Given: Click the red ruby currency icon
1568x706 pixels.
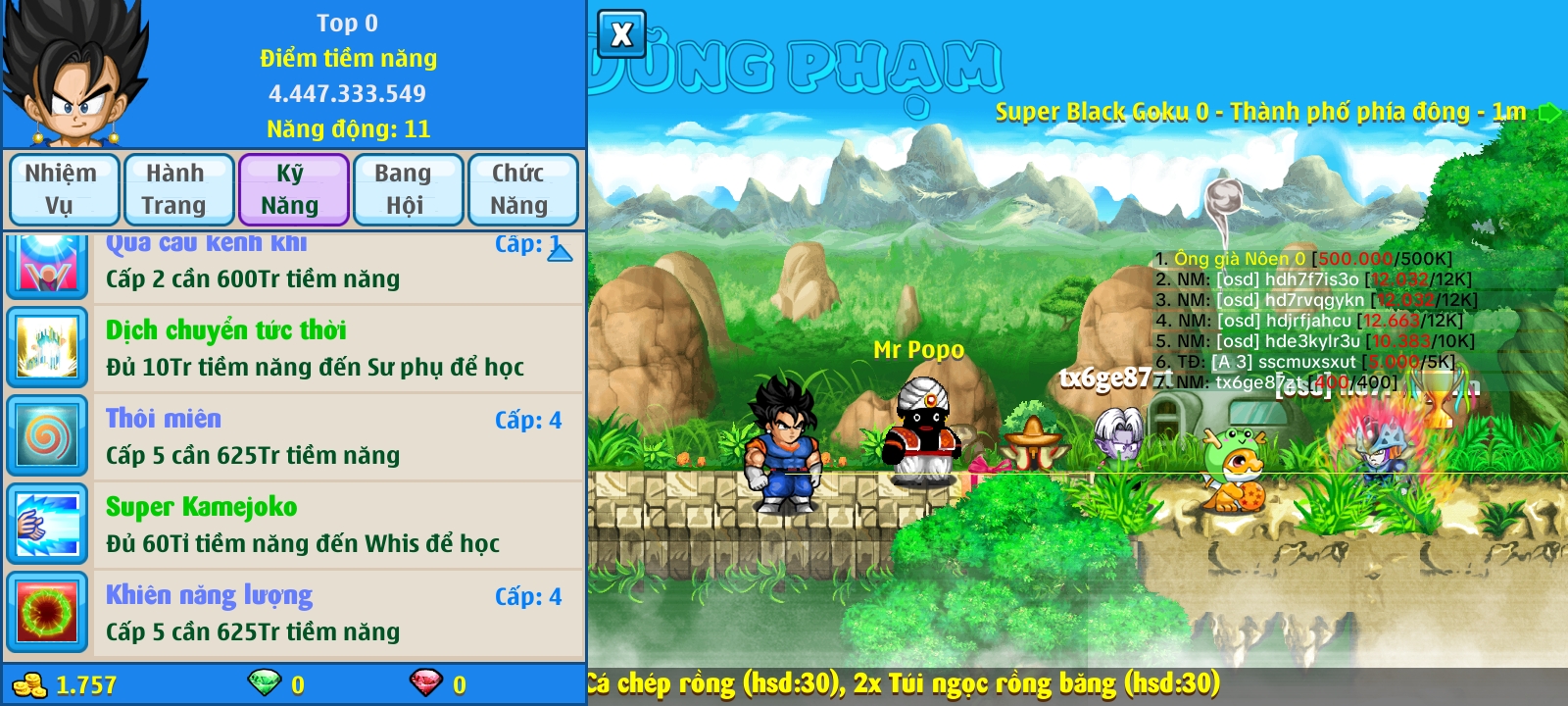Looking at the screenshot, I should coord(425,682).
